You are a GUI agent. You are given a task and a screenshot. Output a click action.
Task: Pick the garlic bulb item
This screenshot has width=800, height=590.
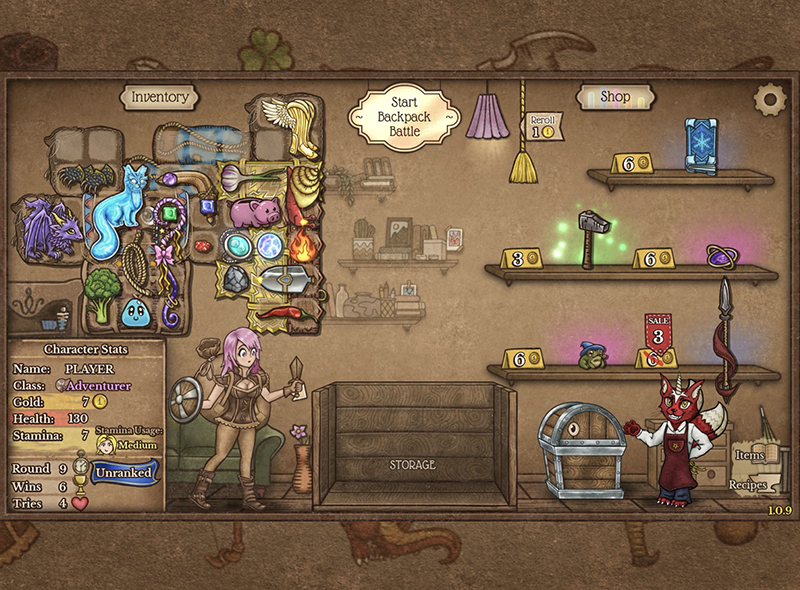234,177
